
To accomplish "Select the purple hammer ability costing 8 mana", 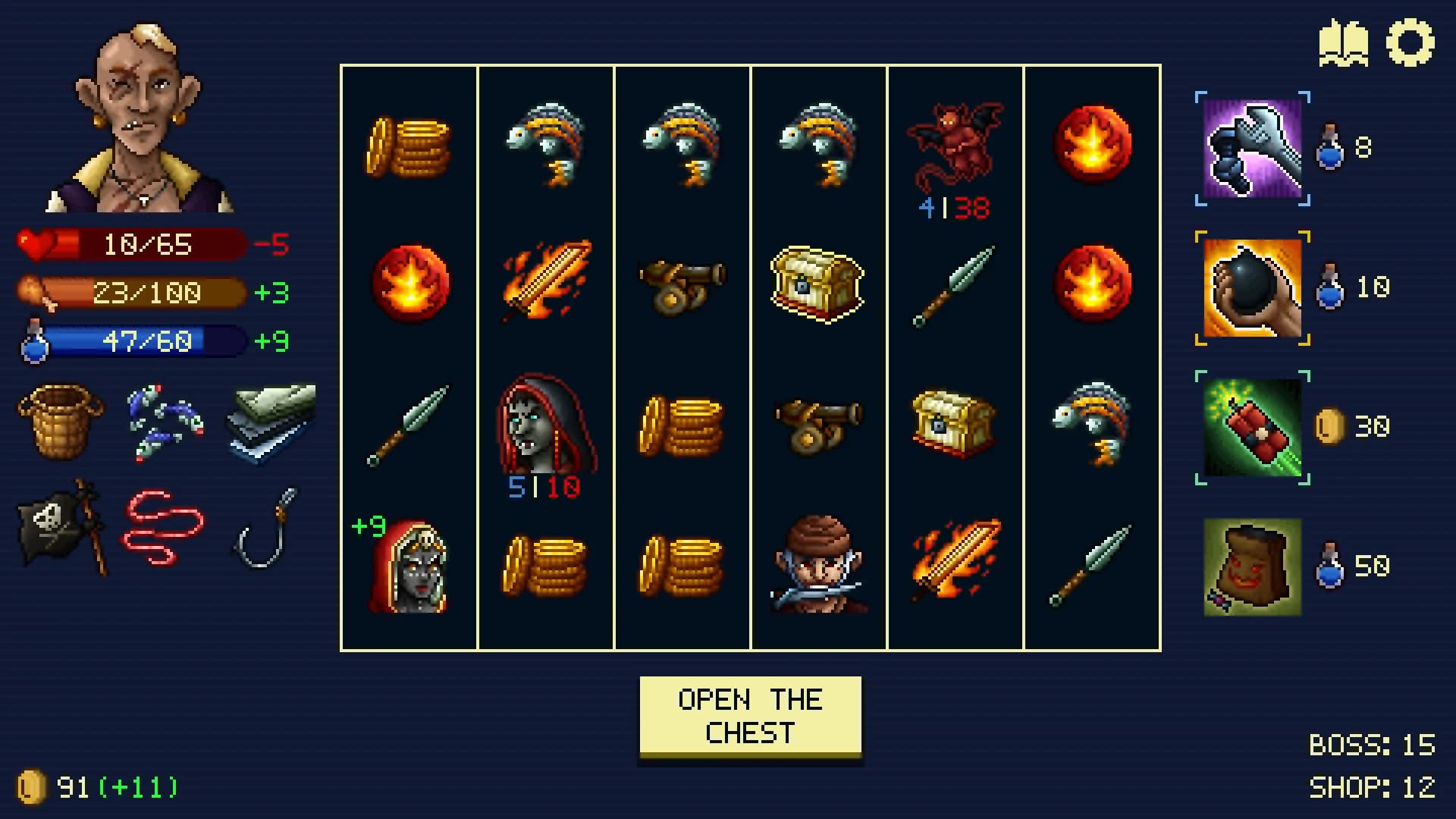I will [x=1252, y=149].
